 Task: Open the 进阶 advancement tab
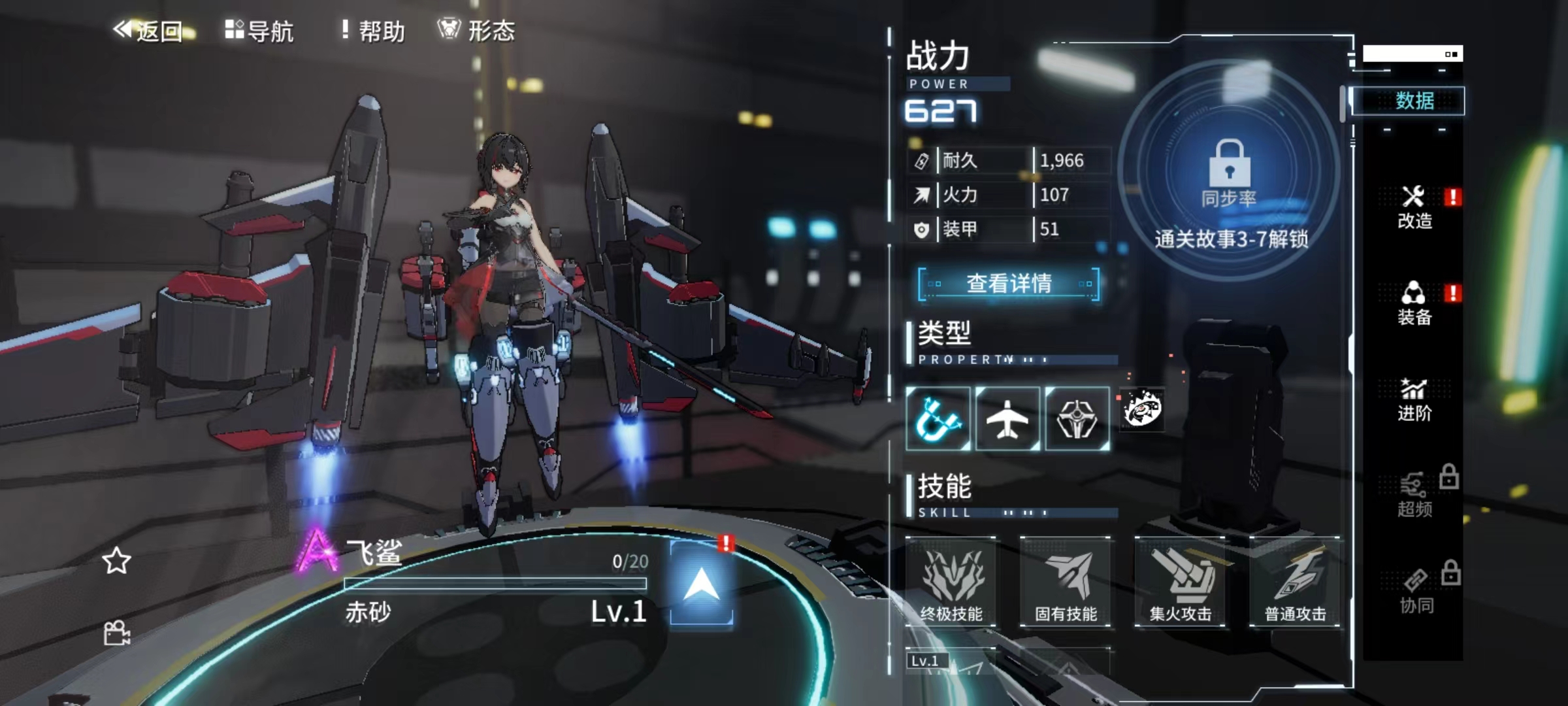pyautogui.click(x=1415, y=399)
